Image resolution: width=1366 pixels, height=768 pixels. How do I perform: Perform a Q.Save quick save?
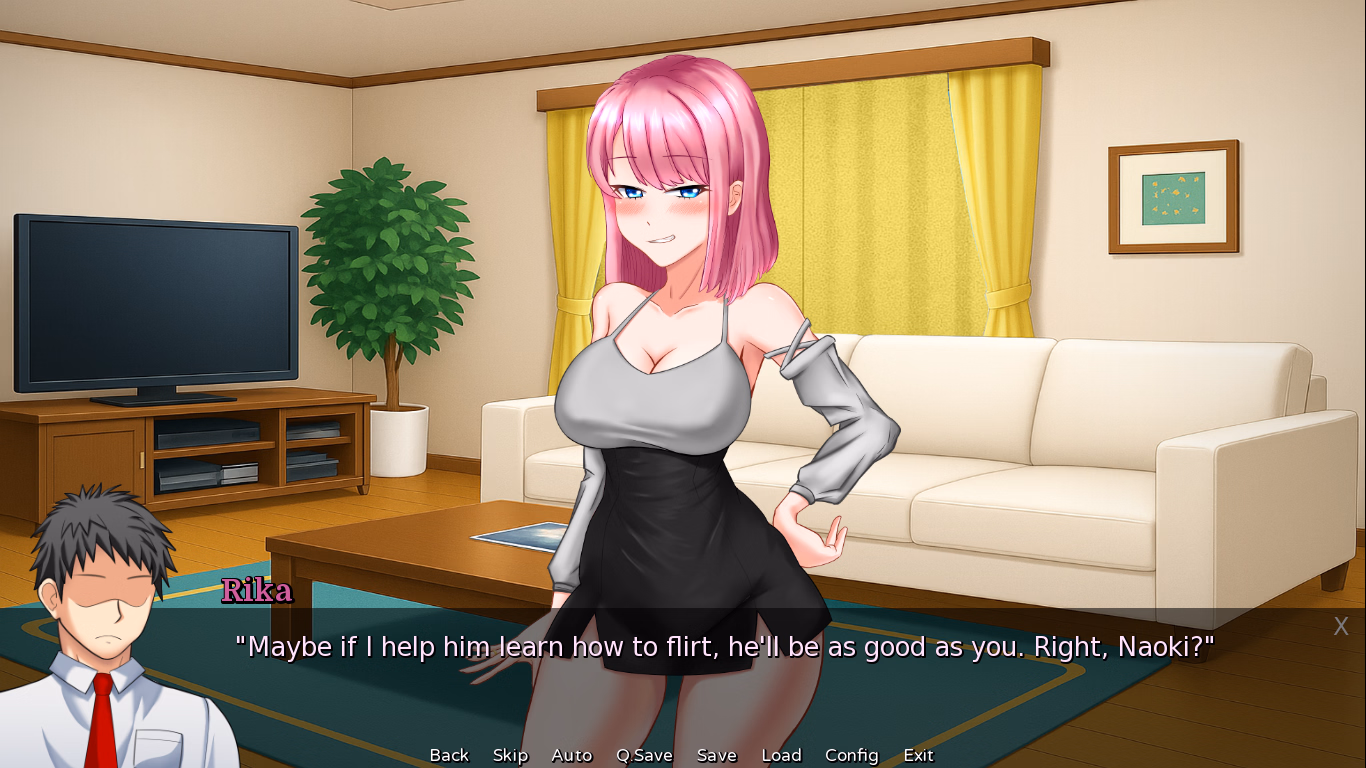click(643, 755)
